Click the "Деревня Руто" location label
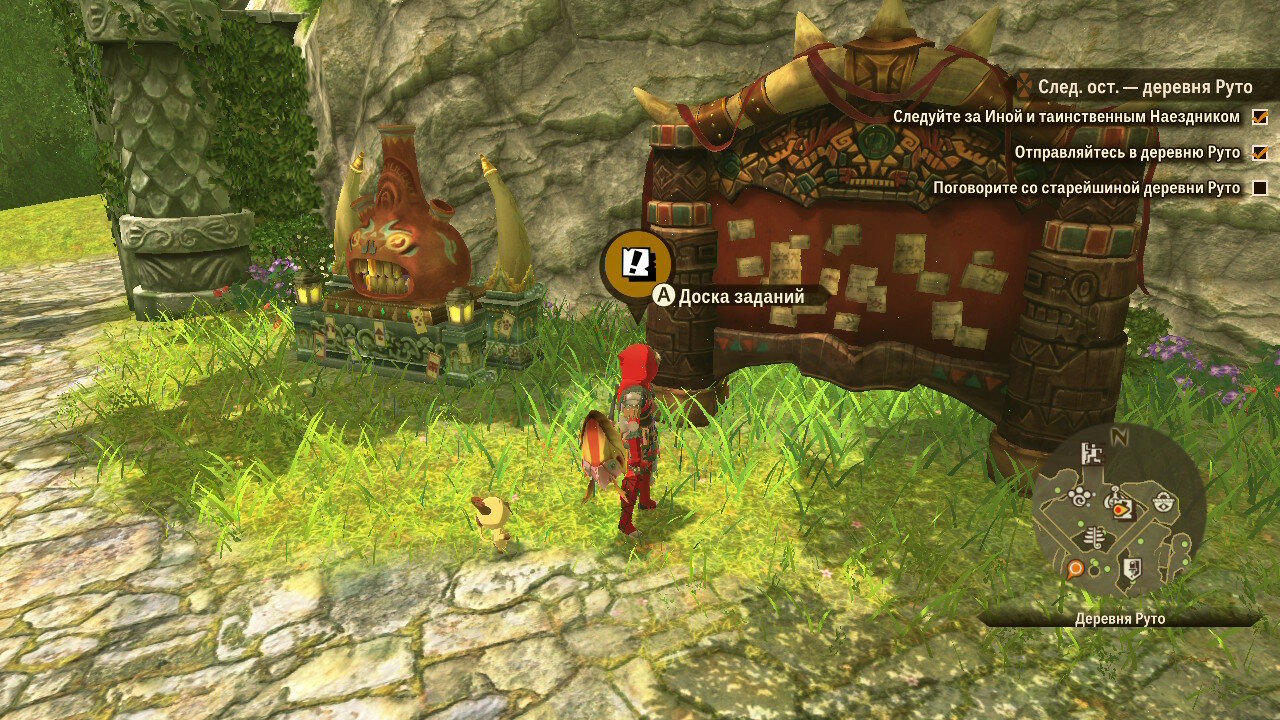This screenshot has height=720, width=1280. pos(1120,619)
